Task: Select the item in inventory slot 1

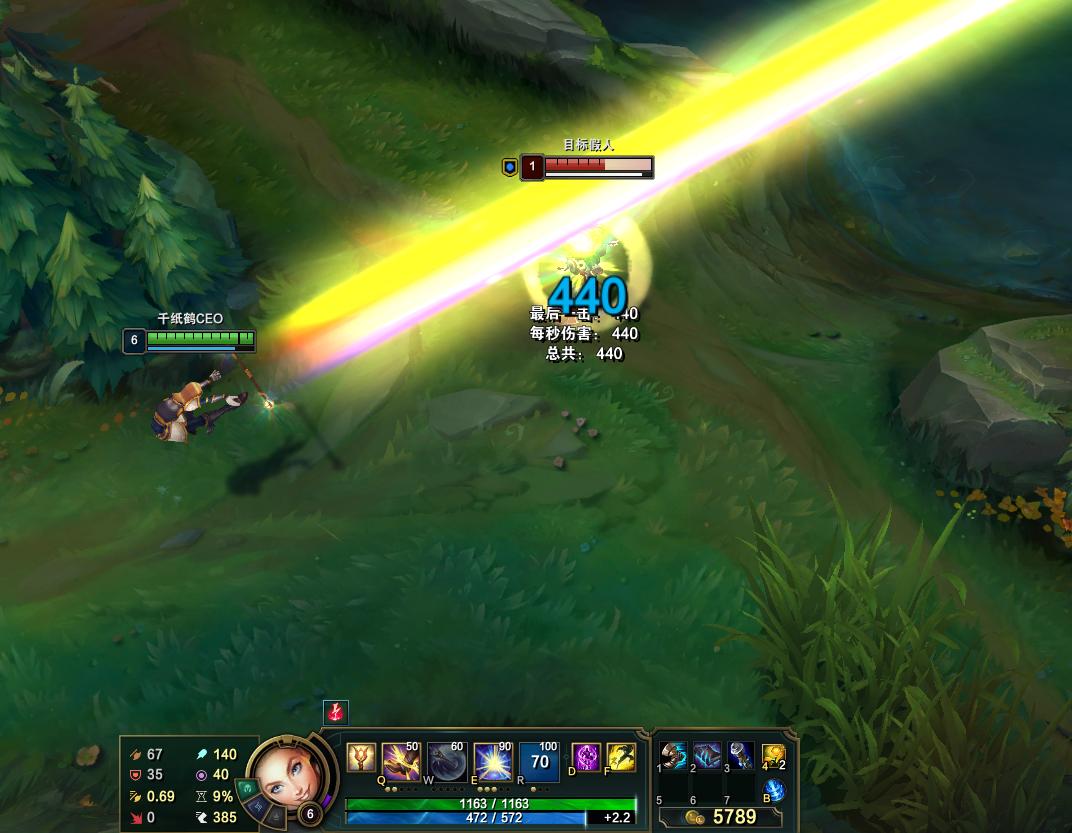Action: tap(674, 755)
